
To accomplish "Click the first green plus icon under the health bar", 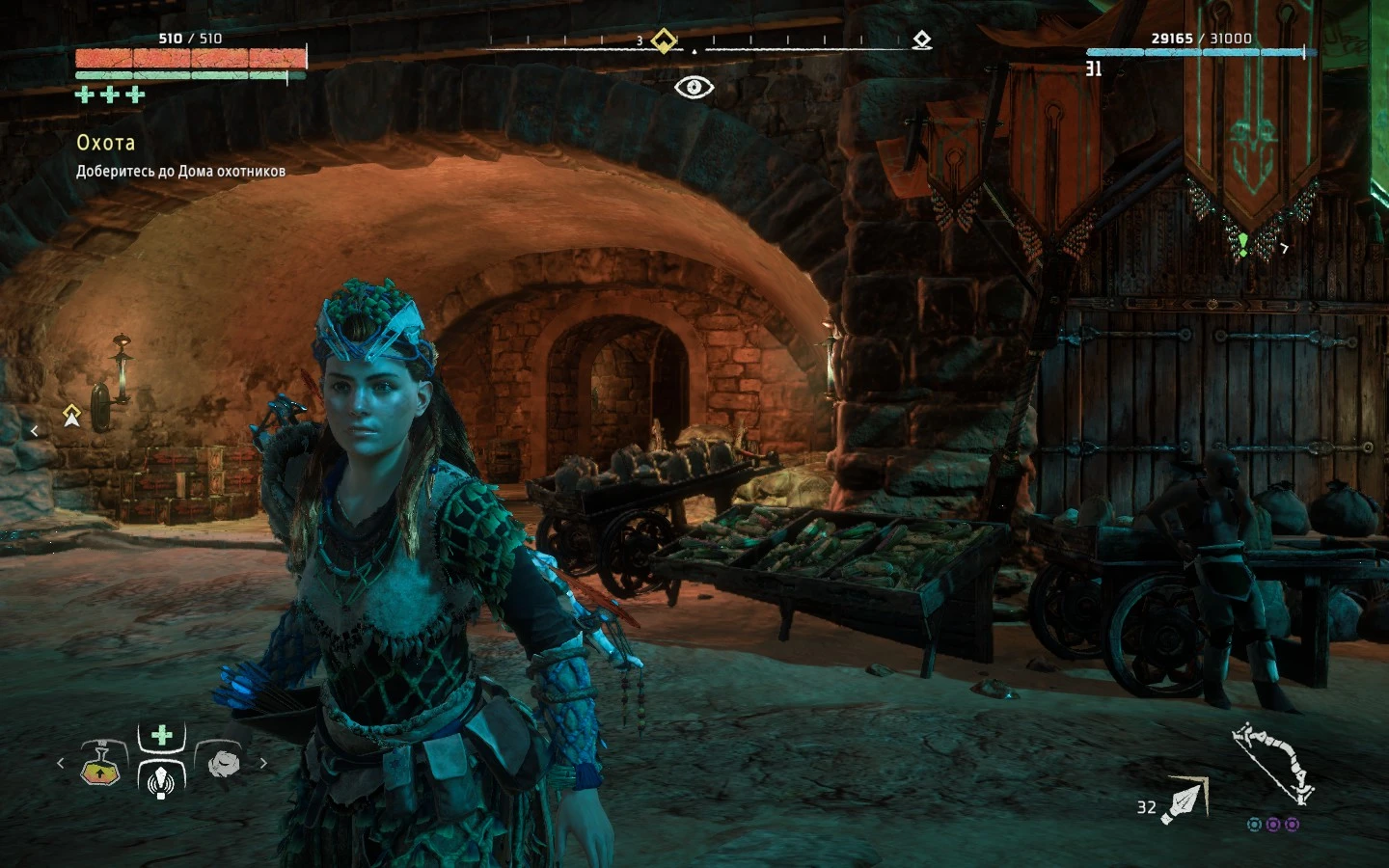I will [83, 95].
